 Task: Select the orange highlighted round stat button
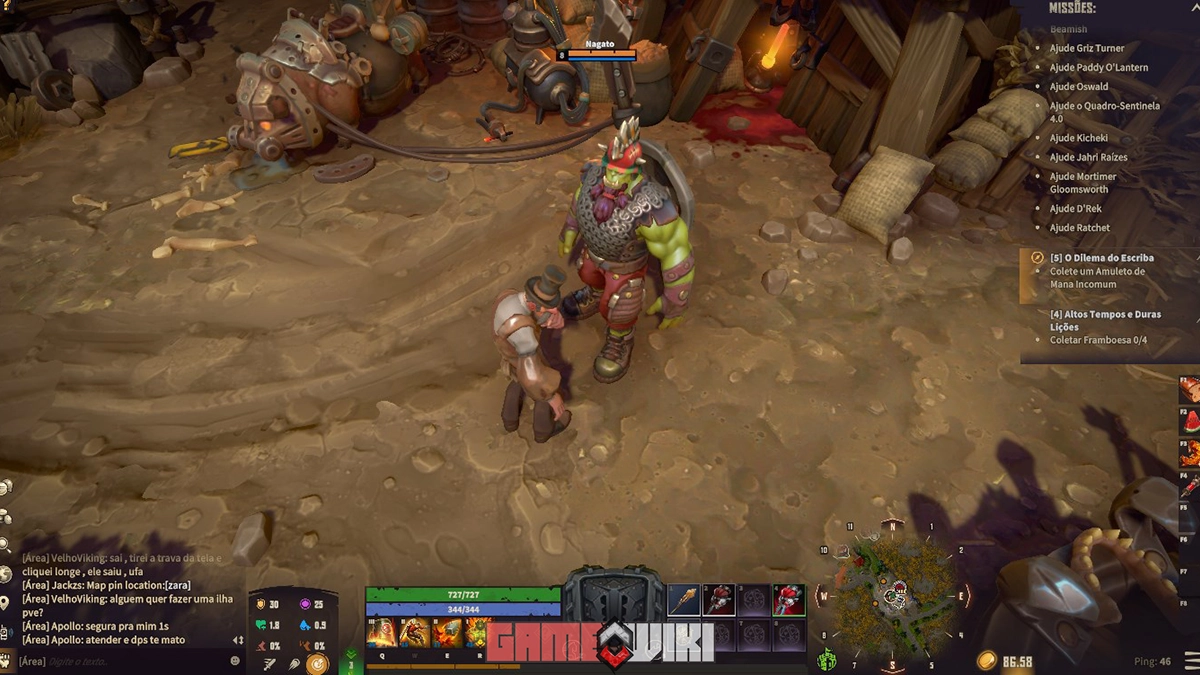pos(317,663)
